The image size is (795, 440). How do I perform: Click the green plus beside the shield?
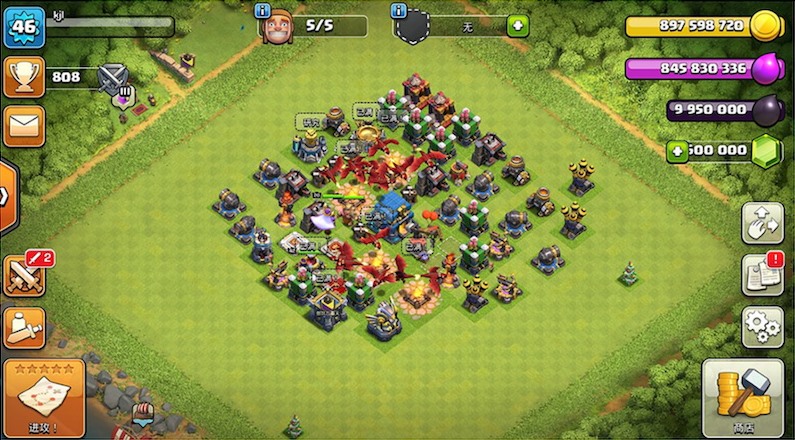tap(517, 26)
